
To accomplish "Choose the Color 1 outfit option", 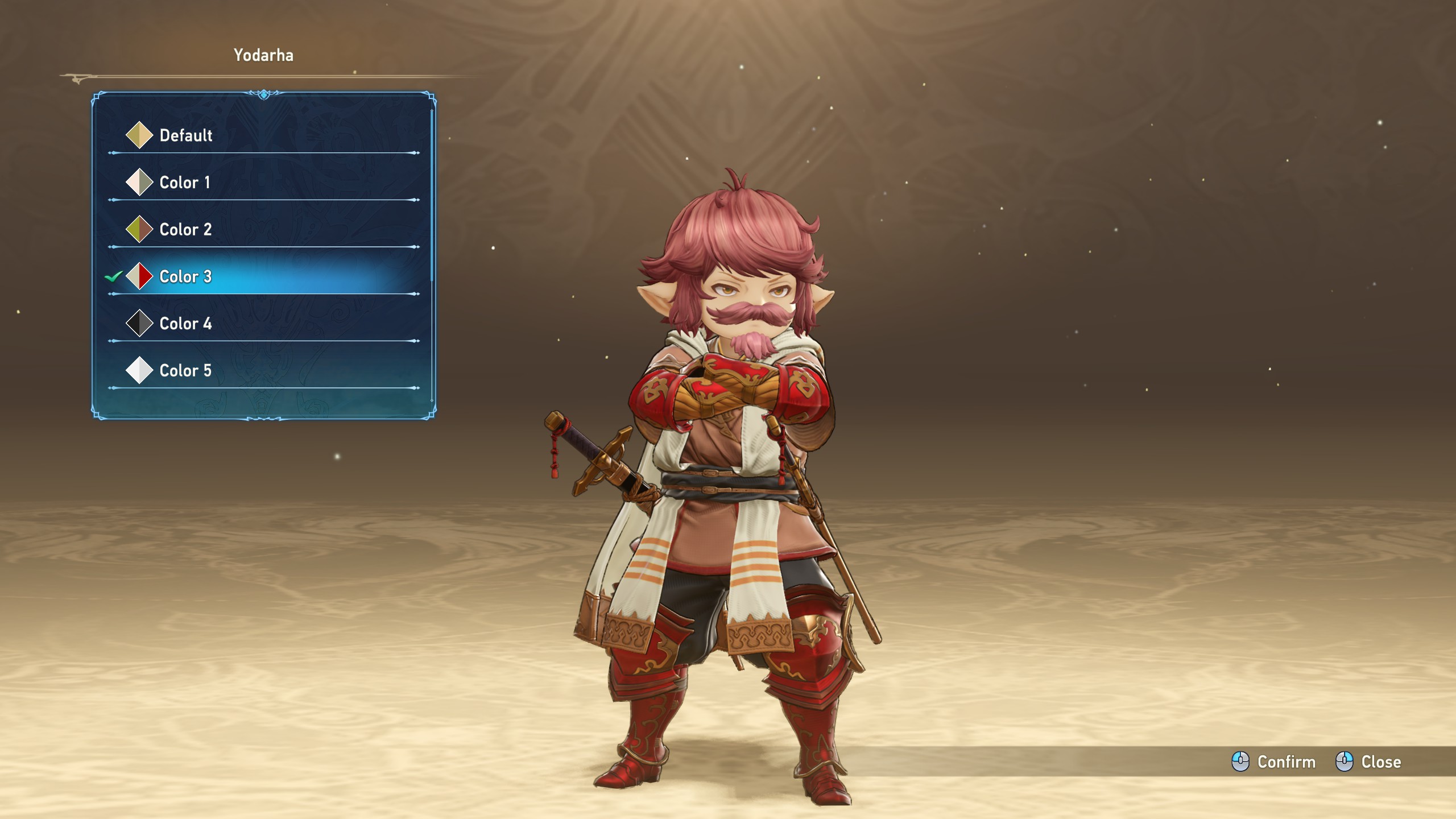I will (185, 183).
